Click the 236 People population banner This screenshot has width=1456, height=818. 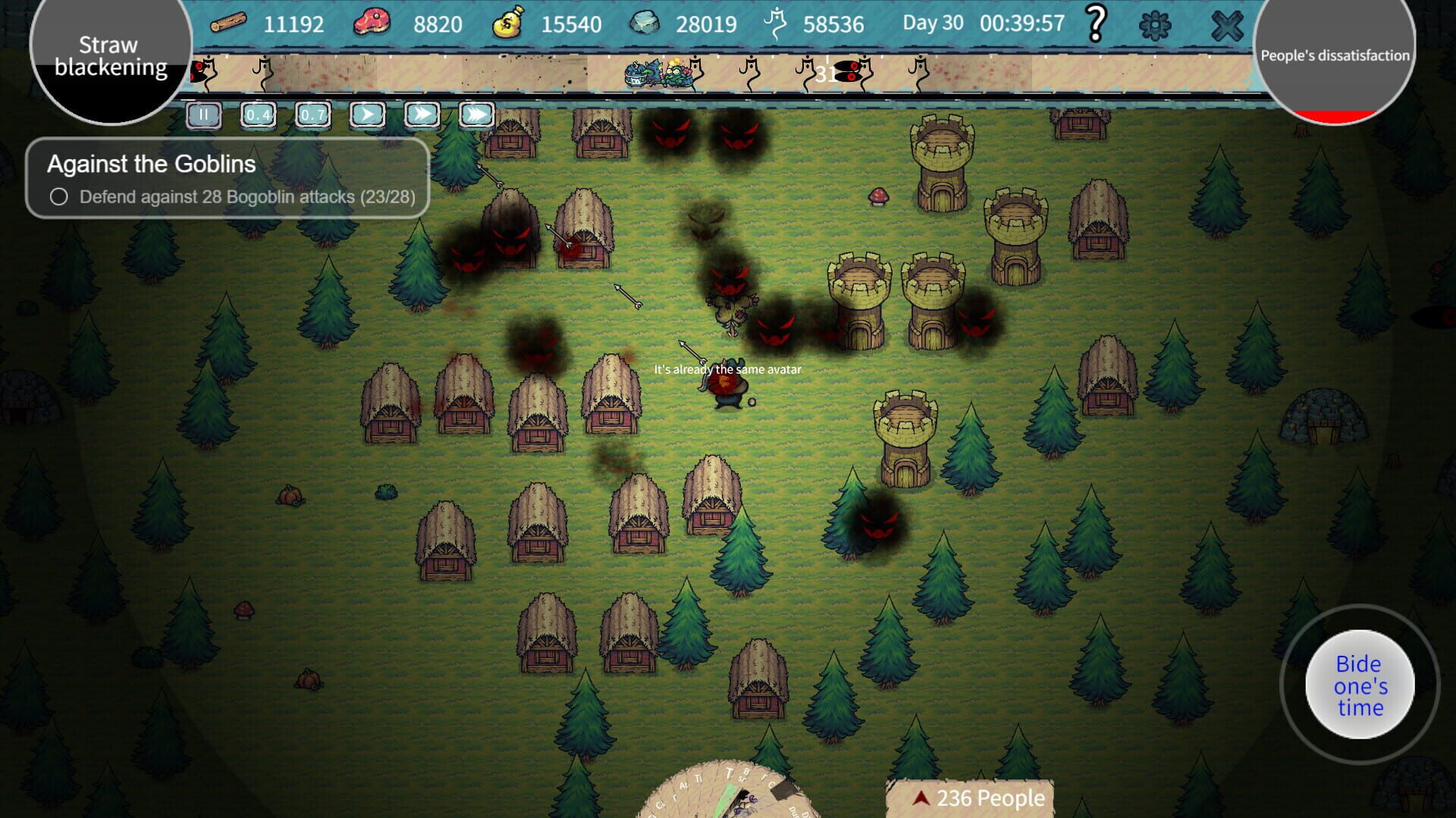pos(978,797)
